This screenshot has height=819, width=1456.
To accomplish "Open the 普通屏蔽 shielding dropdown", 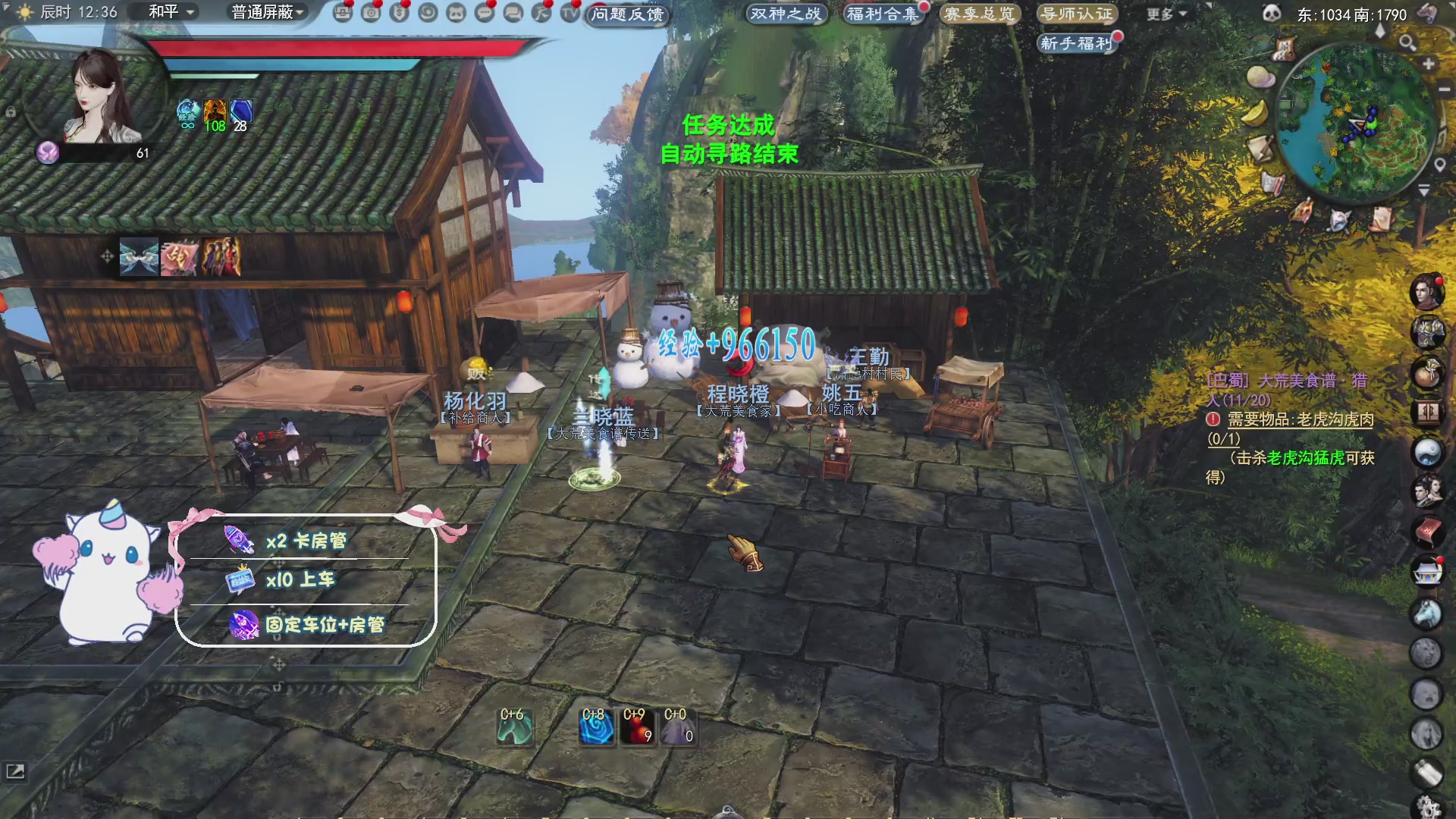I will (x=268, y=12).
